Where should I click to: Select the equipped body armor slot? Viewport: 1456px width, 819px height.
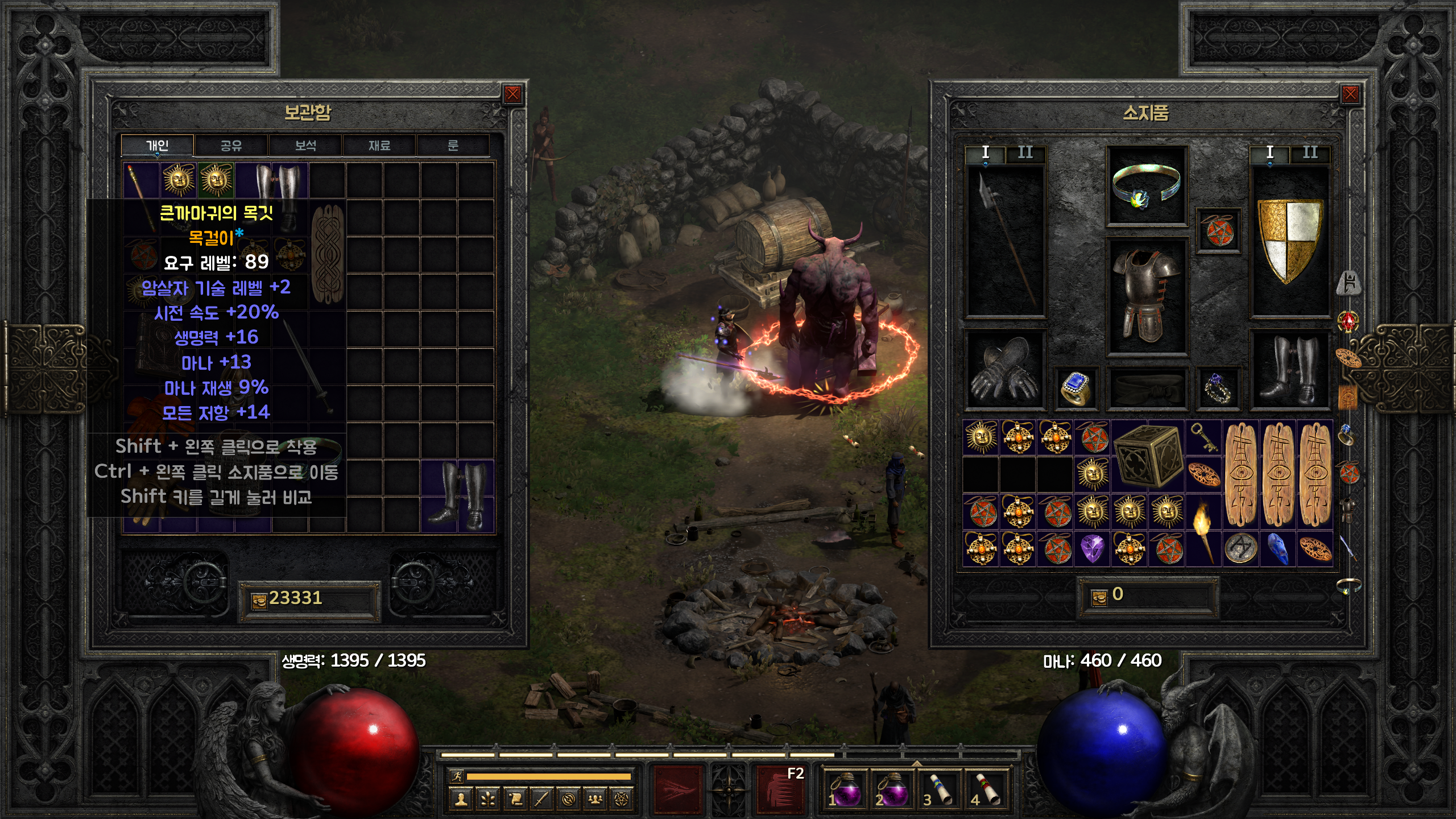(x=1146, y=297)
